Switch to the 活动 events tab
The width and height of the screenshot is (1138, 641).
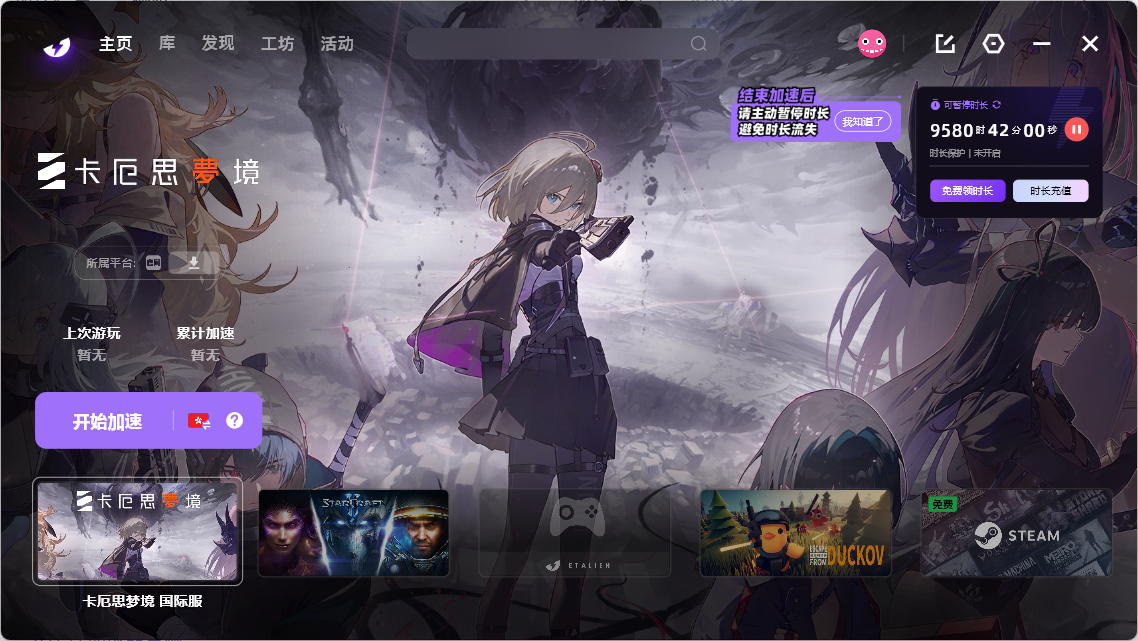click(x=337, y=44)
